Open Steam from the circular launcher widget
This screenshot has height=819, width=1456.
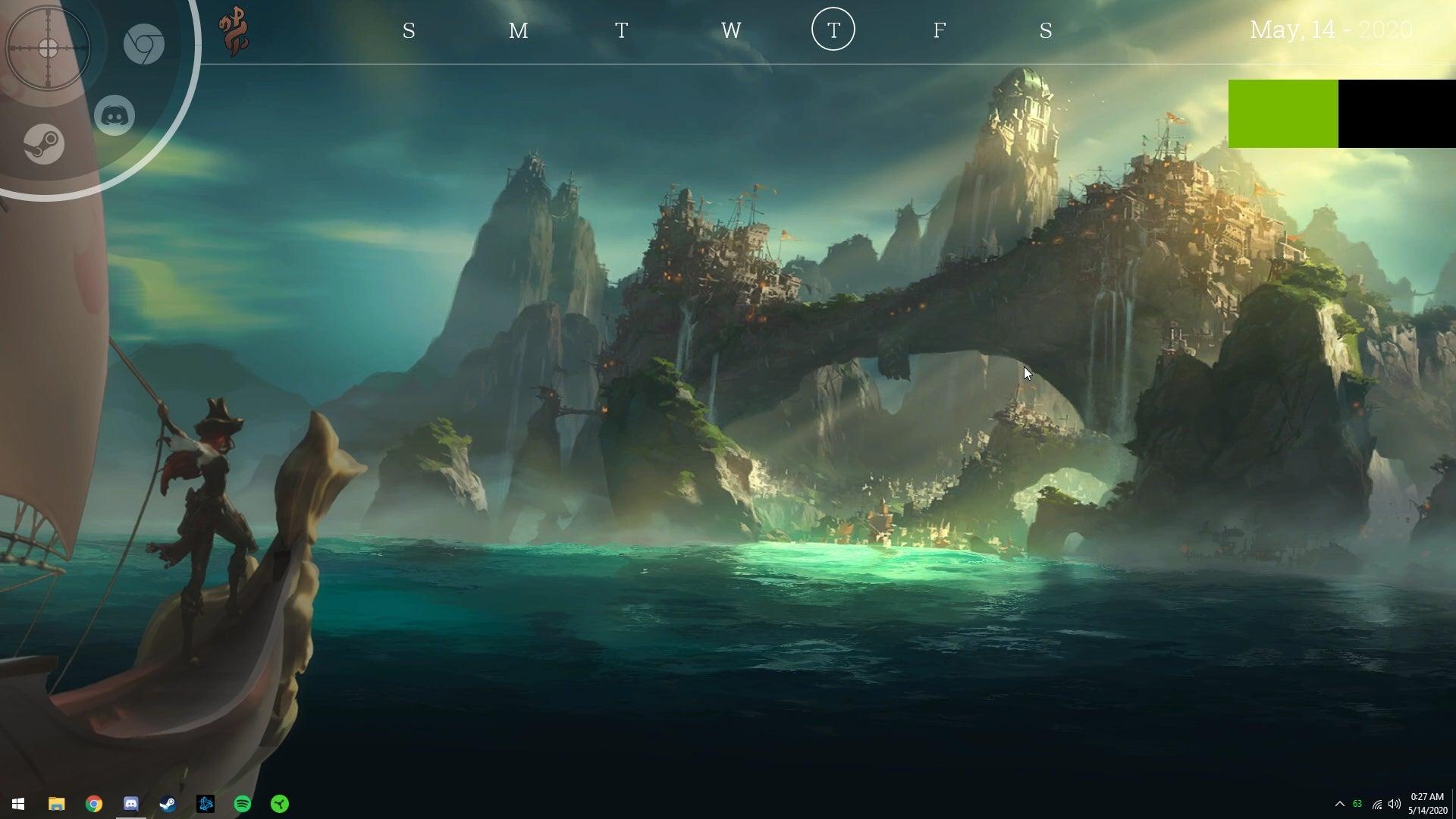point(44,143)
